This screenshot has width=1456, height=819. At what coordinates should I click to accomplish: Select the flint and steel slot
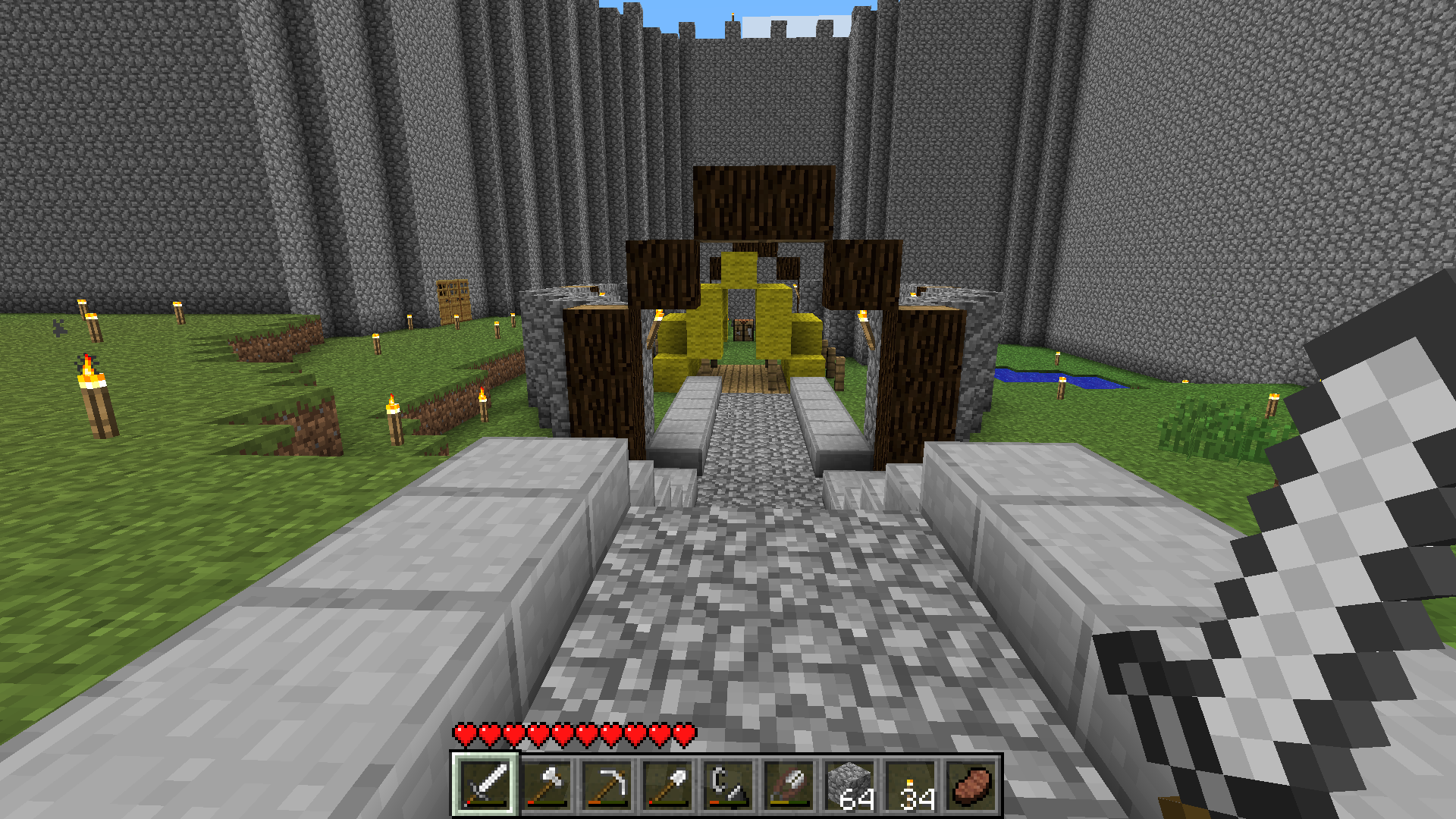[728, 785]
